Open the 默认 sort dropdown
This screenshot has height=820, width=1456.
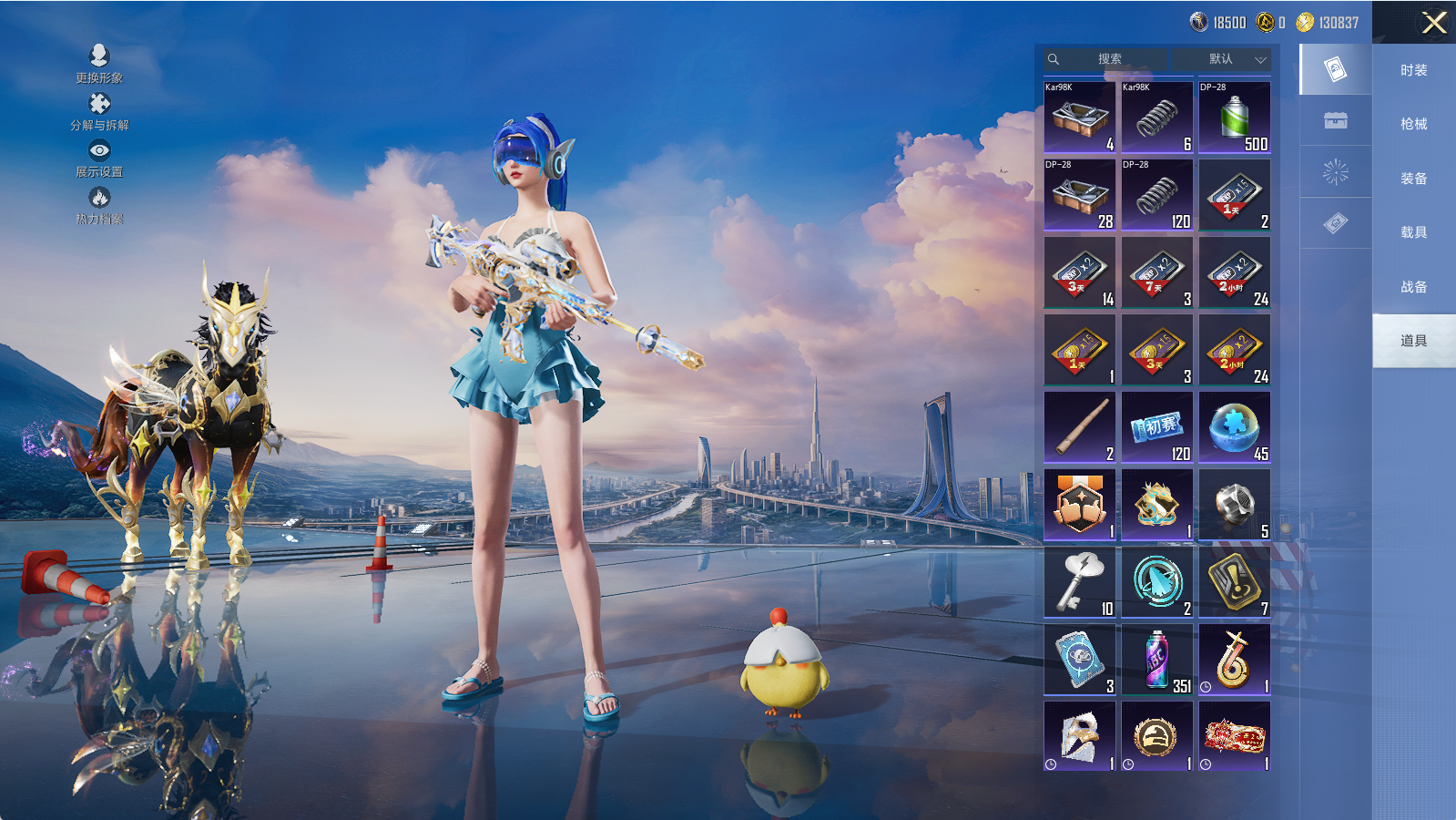(x=1234, y=59)
